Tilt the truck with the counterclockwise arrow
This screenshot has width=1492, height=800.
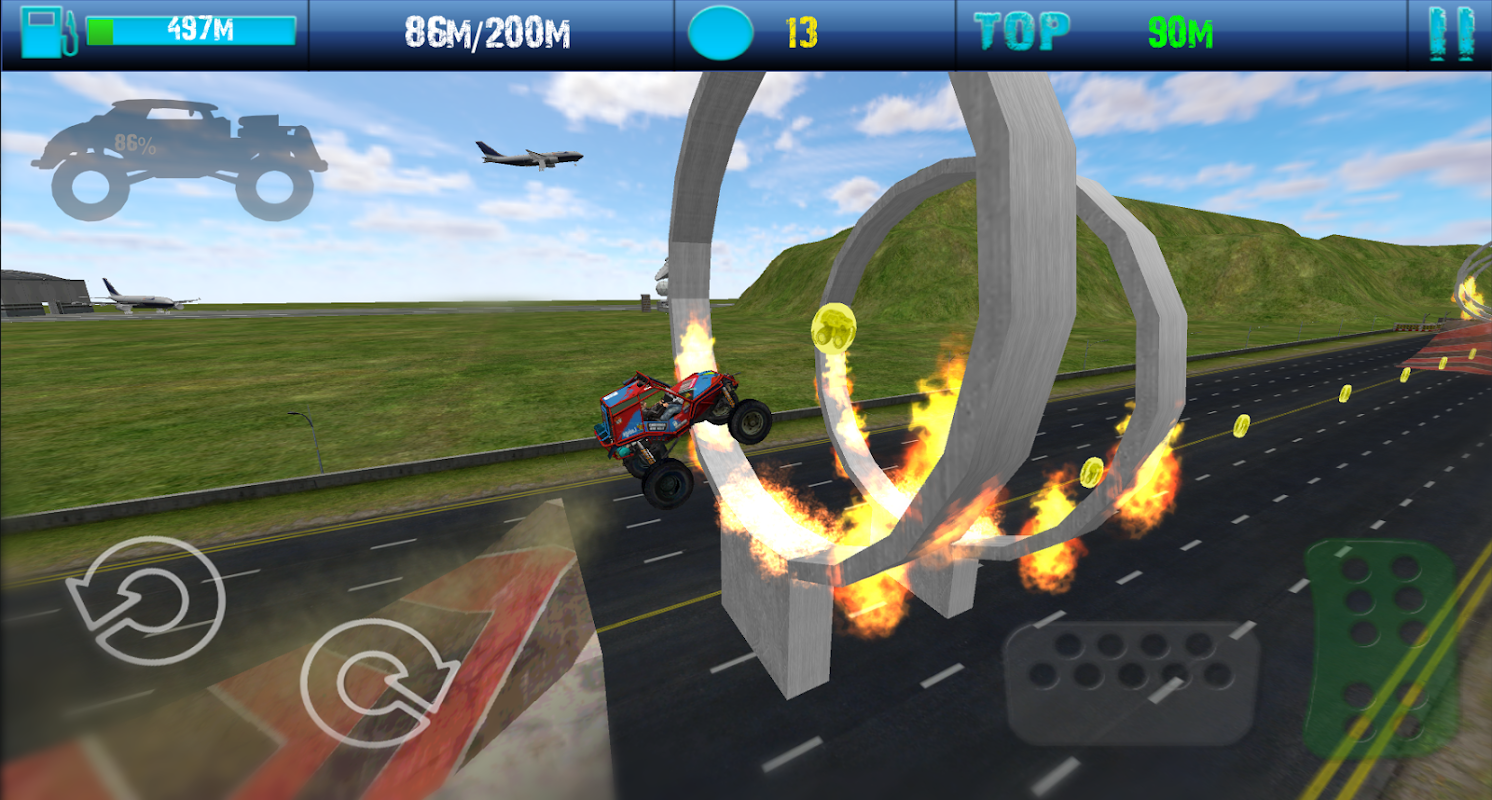(145, 600)
